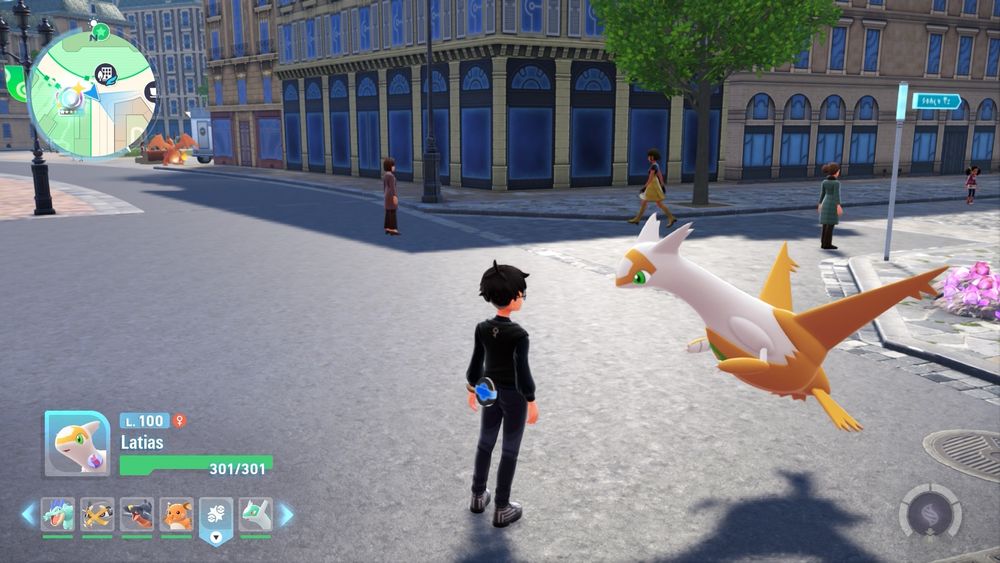Choose the green-and-white Pokémon party slot
Screen dimensions: 1000x563
click(256, 515)
